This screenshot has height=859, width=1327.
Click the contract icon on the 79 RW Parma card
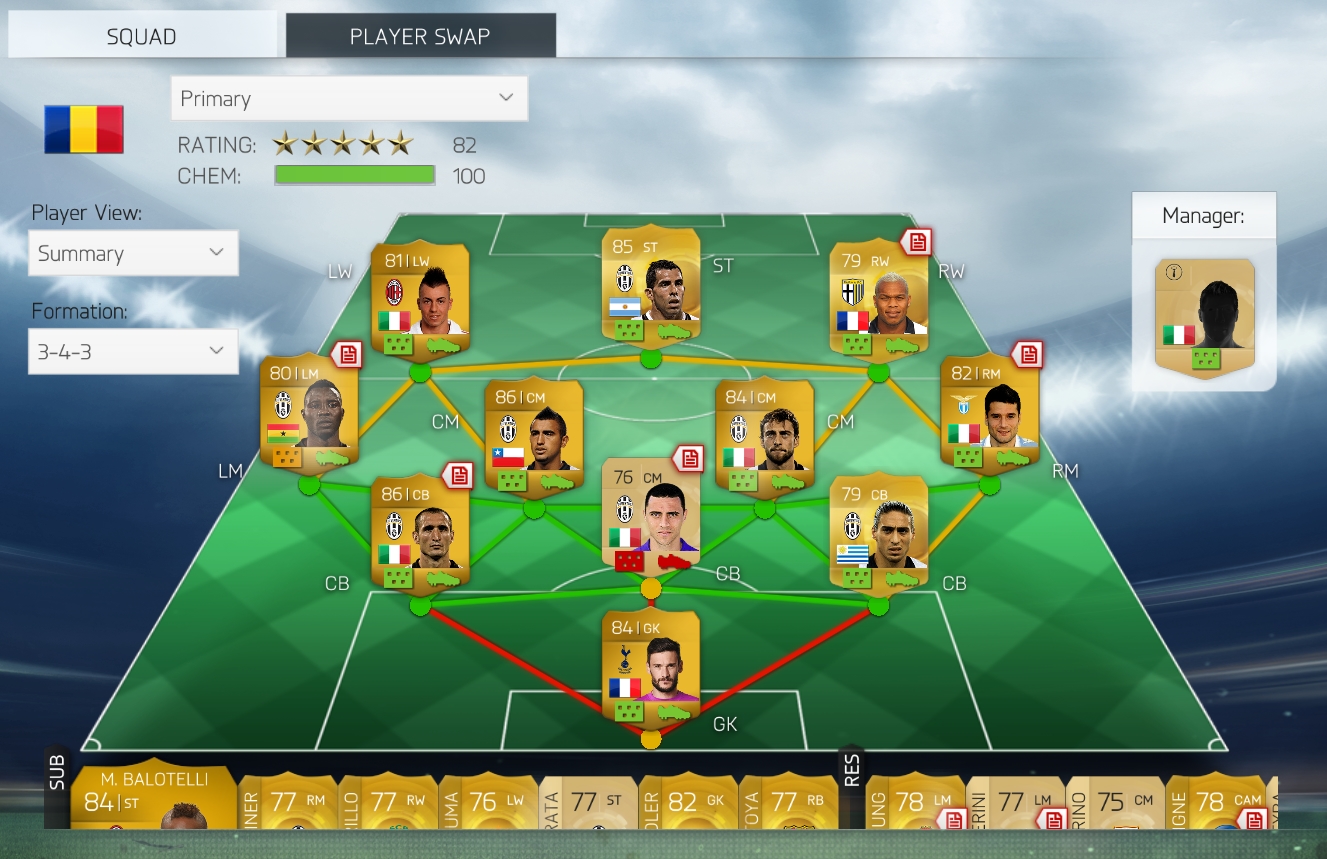(x=918, y=243)
